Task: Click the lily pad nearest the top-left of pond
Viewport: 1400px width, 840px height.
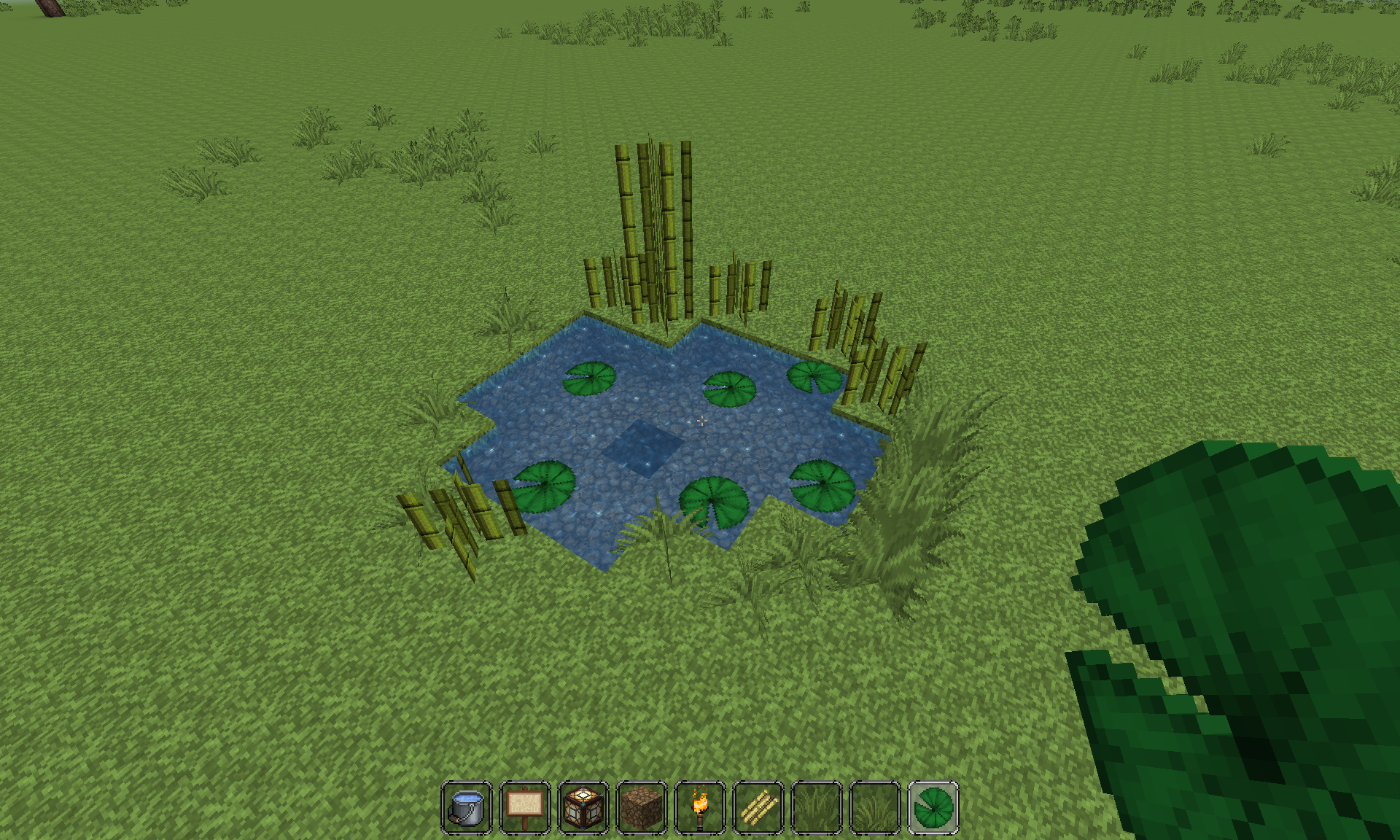Action: click(x=588, y=379)
